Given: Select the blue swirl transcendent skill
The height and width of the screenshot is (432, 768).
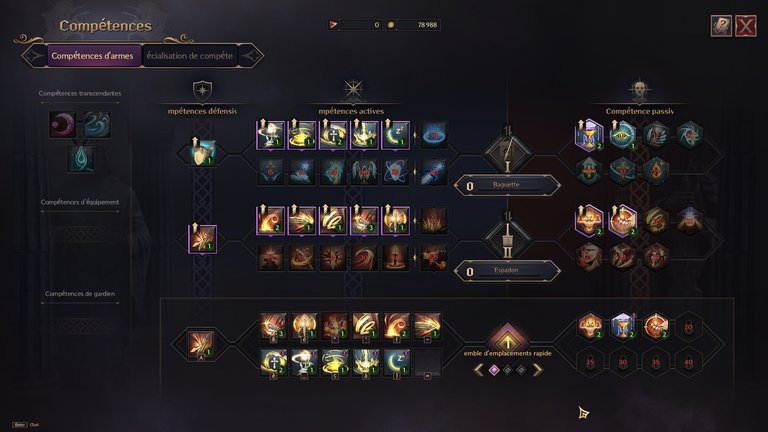Looking at the screenshot, I should pyautogui.click(x=97, y=125).
